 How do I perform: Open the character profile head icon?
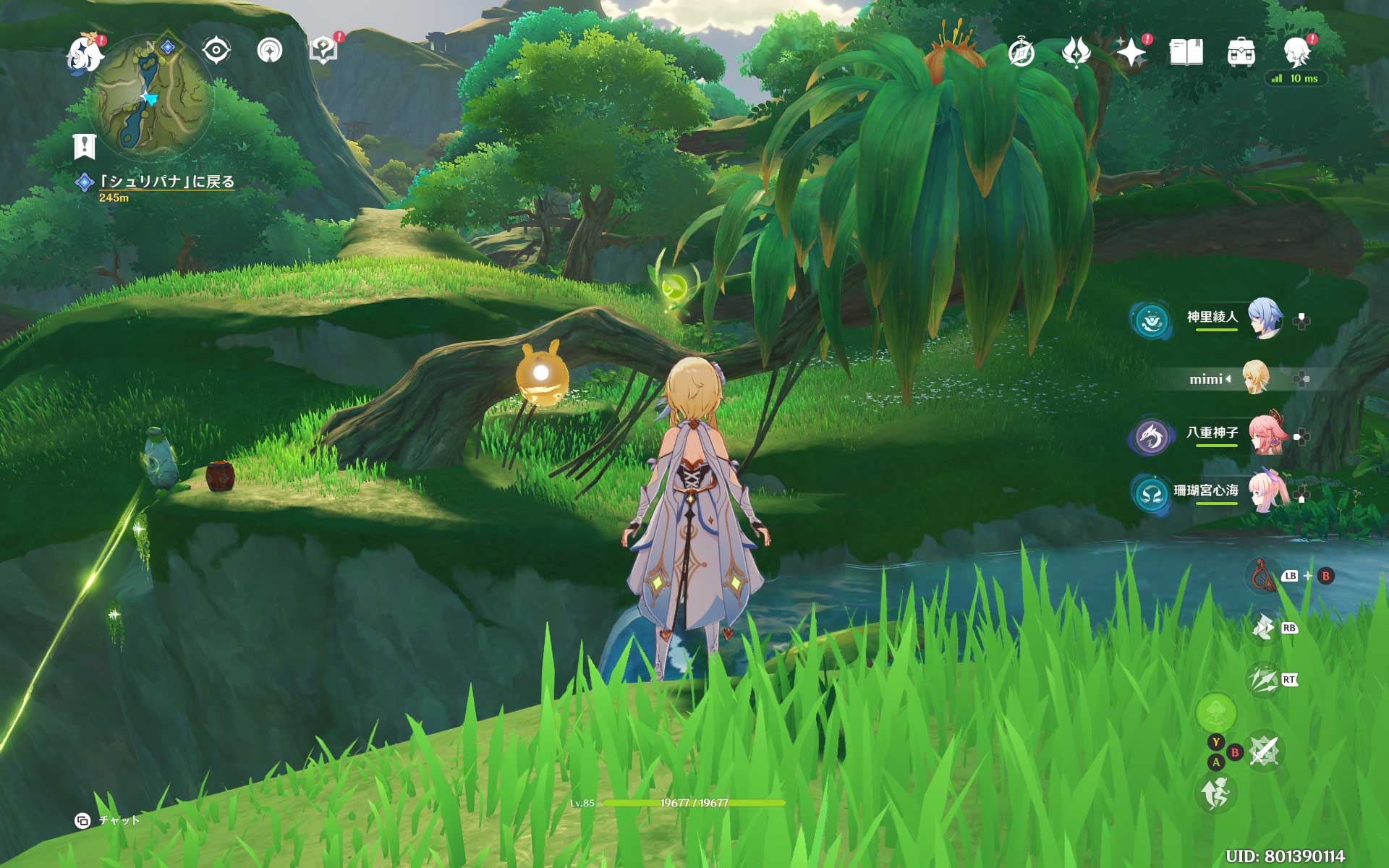(1296, 51)
